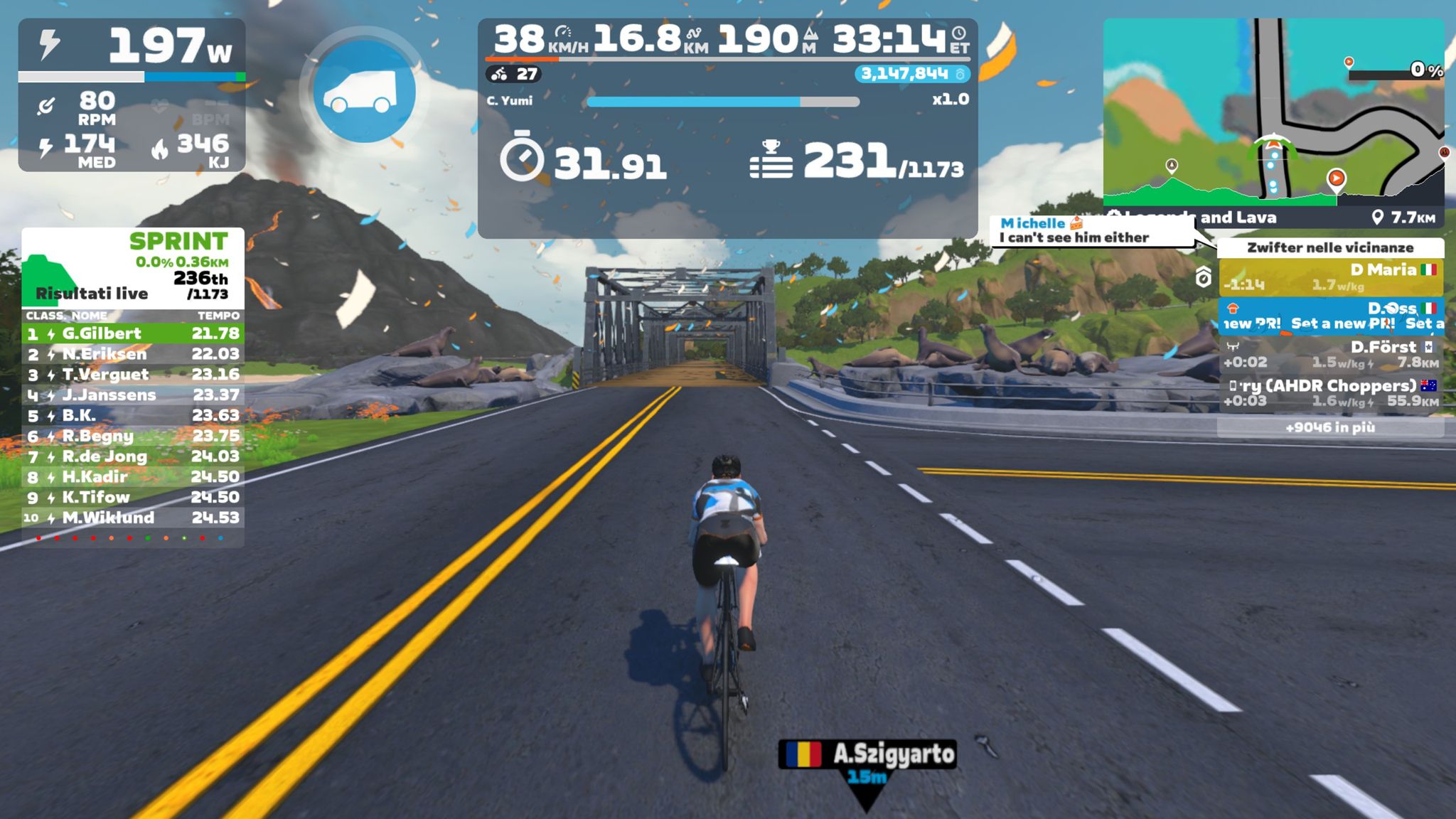The image size is (1456, 819).
Task: Select D.Oss row in nearby Zwifters
Action: tap(1330, 316)
